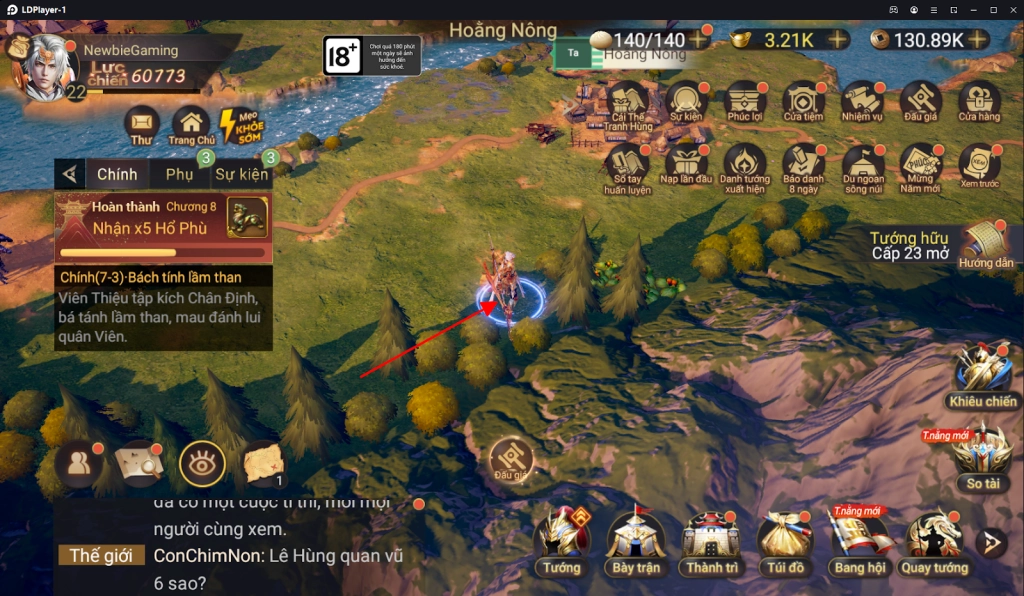1024x596 pixels.
Task: Enter the Thành trì city menu
Action: (x=711, y=540)
